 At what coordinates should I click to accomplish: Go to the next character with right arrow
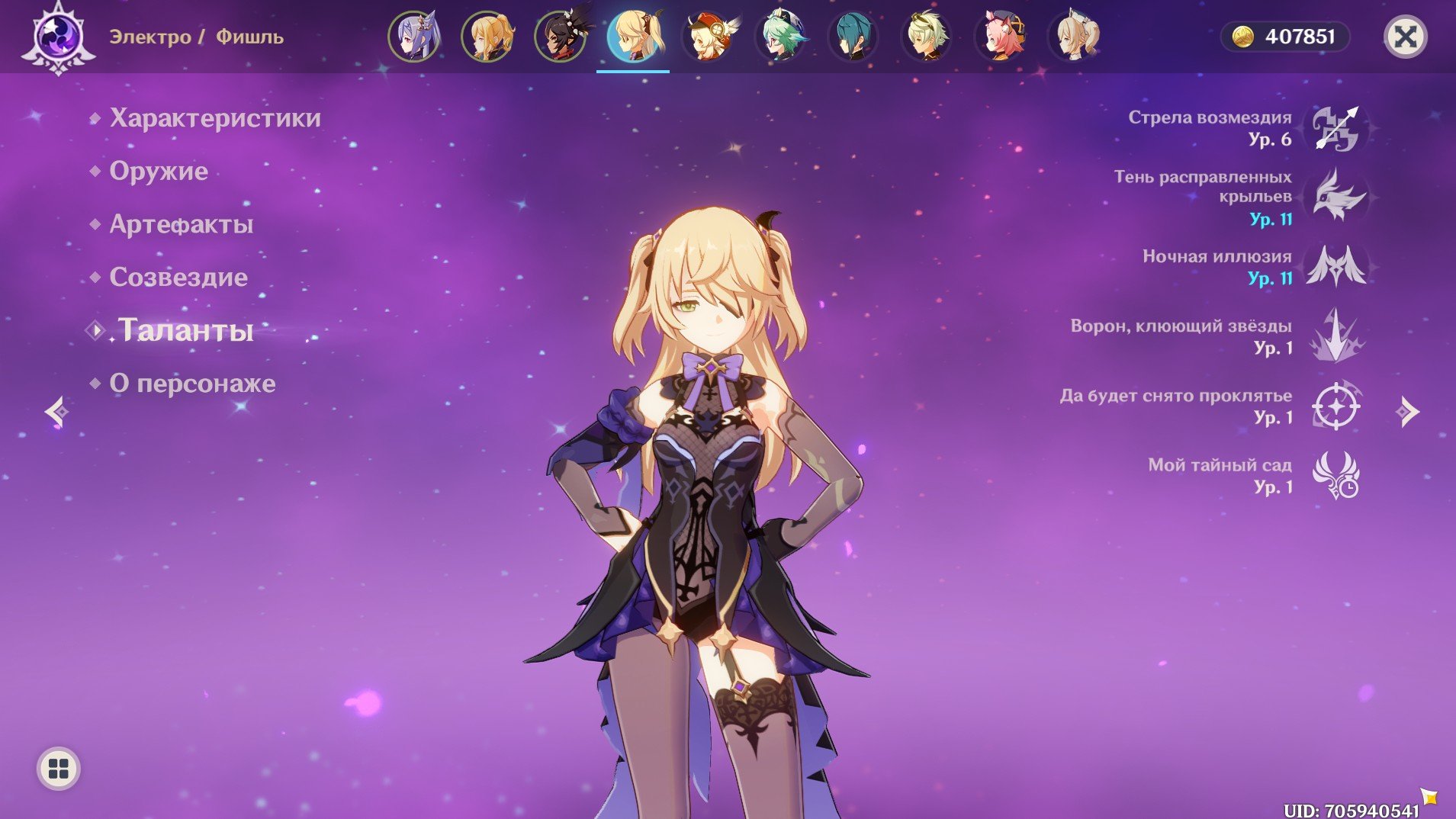click(x=1407, y=412)
